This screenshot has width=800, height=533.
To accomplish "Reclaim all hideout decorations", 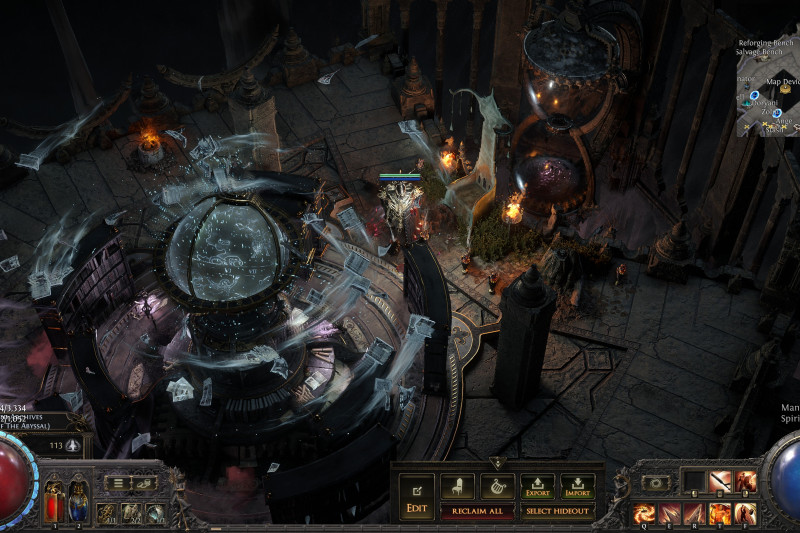I will point(478,512).
